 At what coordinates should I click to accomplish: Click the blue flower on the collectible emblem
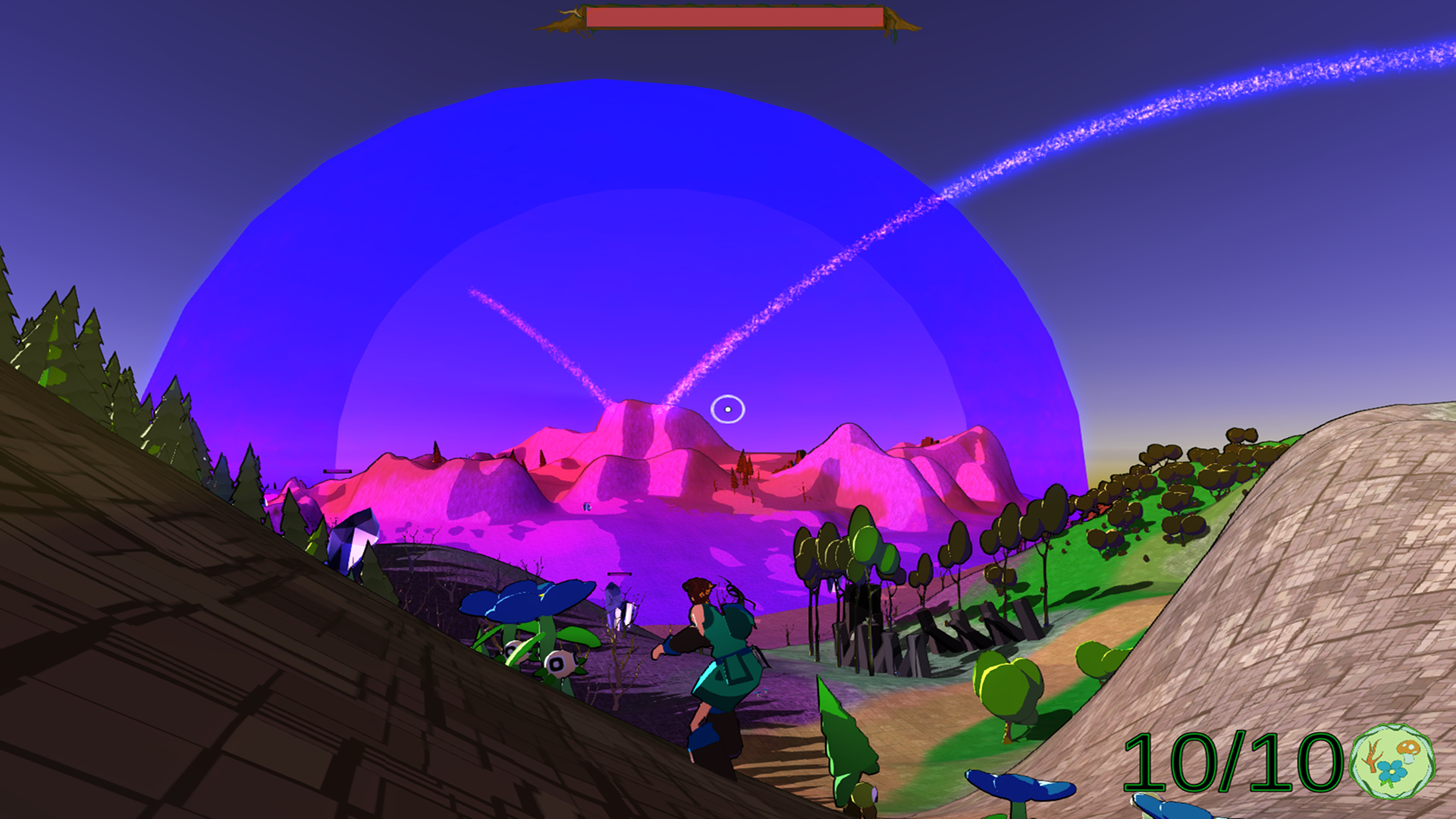pyautogui.click(x=1392, y=771)
